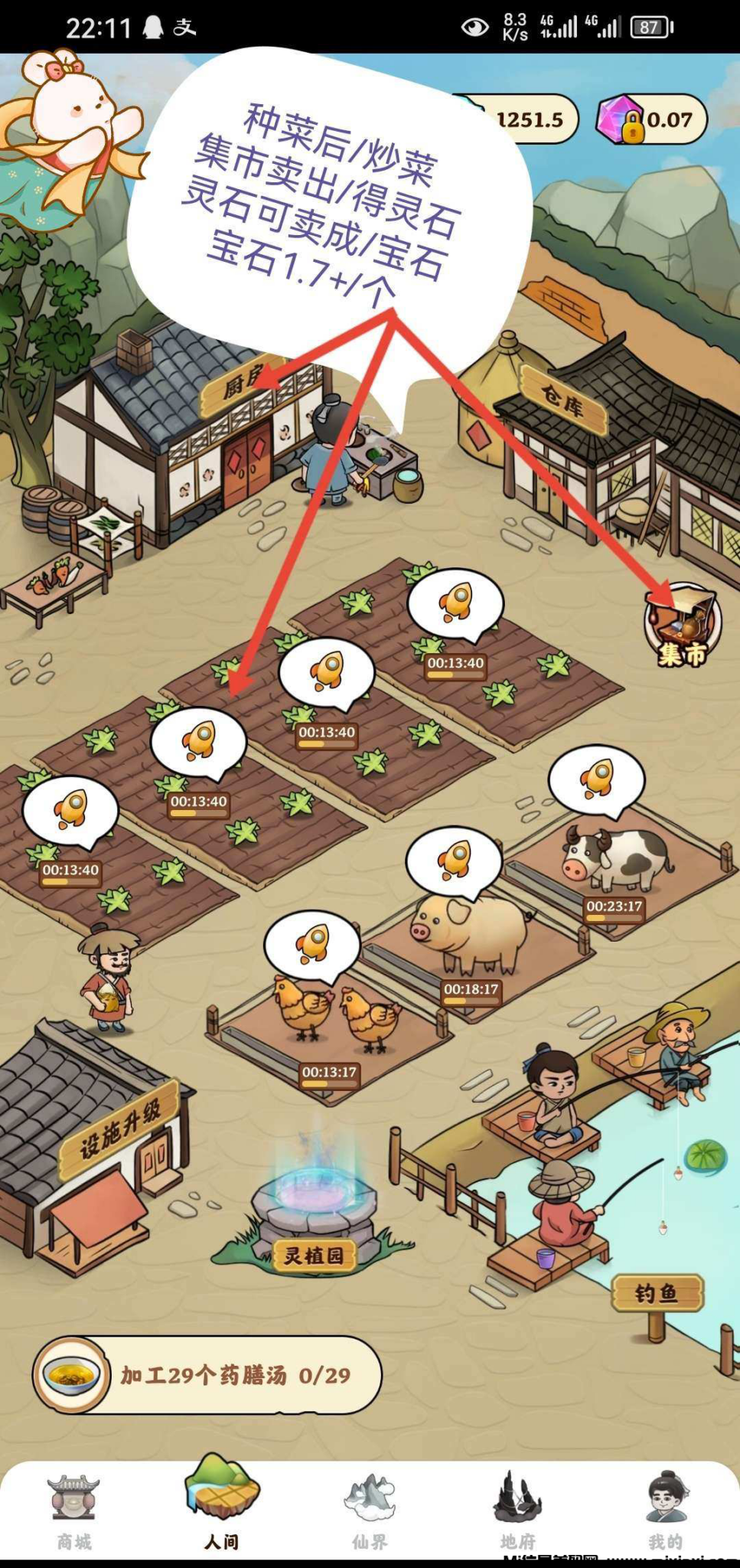Open the 集市 market icon
This screenshot has height=1568, width=740.
pyautogui.click(x=683, y=625)
